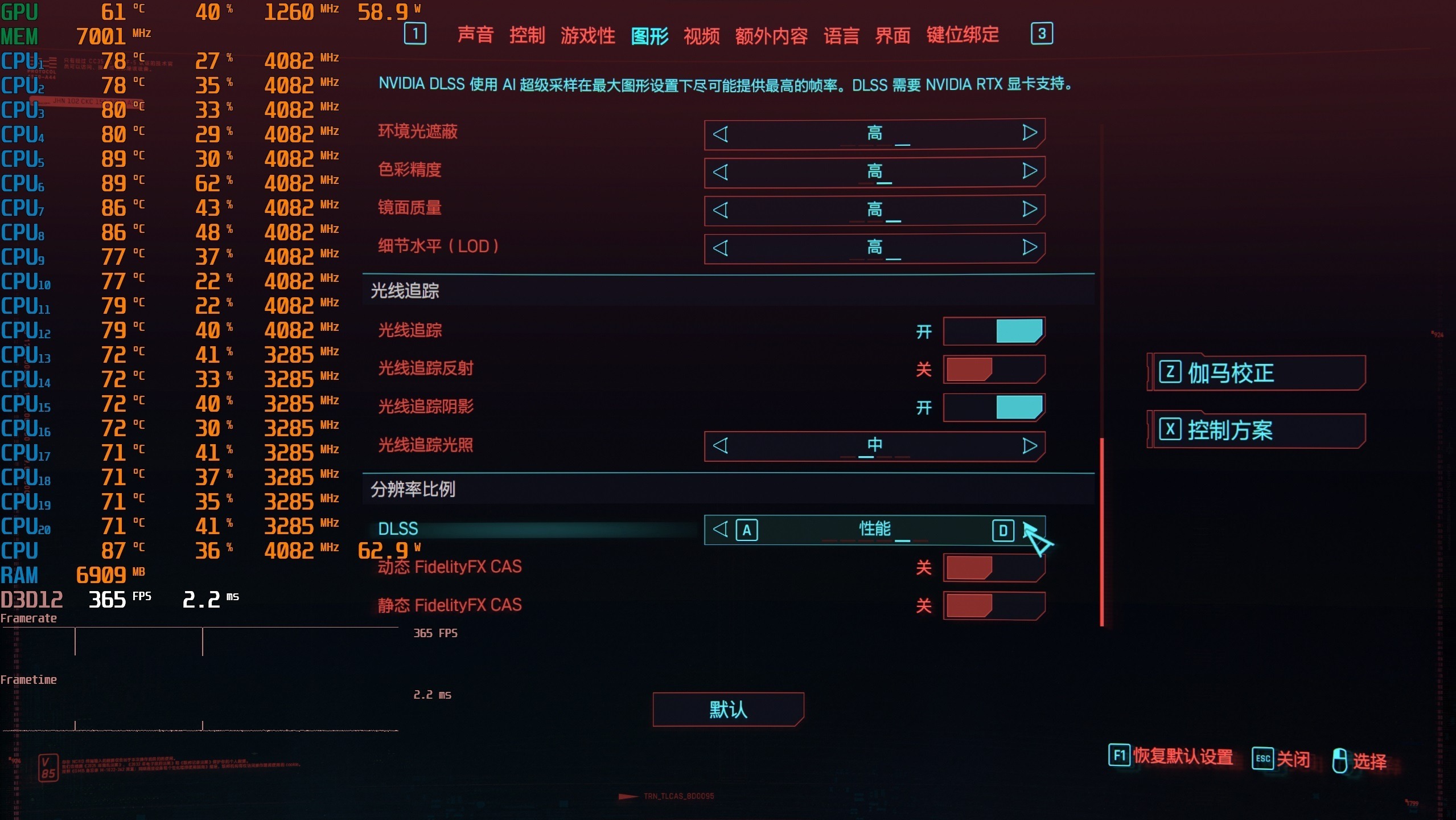This screenshot has width=1456, height=820.
Task: Click the 默认 button
Action: (x=728, y=709)
